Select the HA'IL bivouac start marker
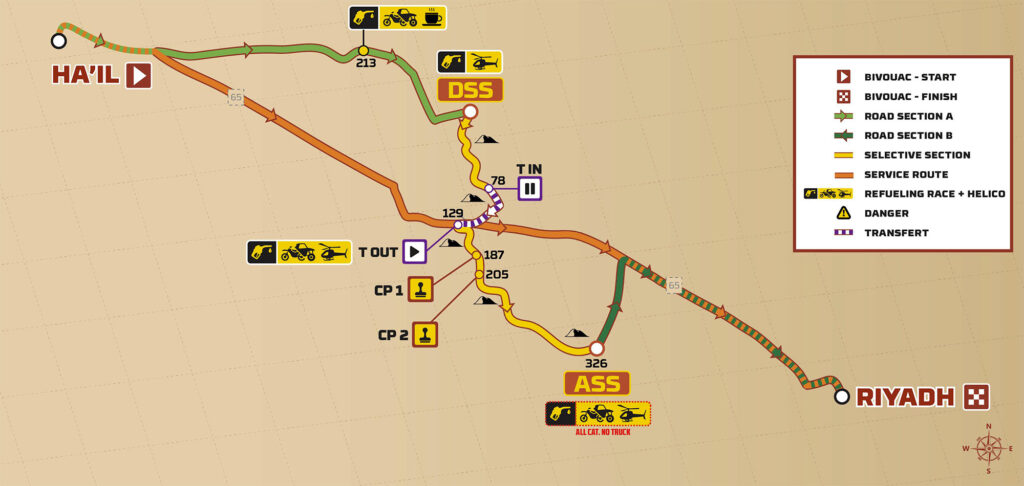 pyautogui.click(x=139, y=76)
